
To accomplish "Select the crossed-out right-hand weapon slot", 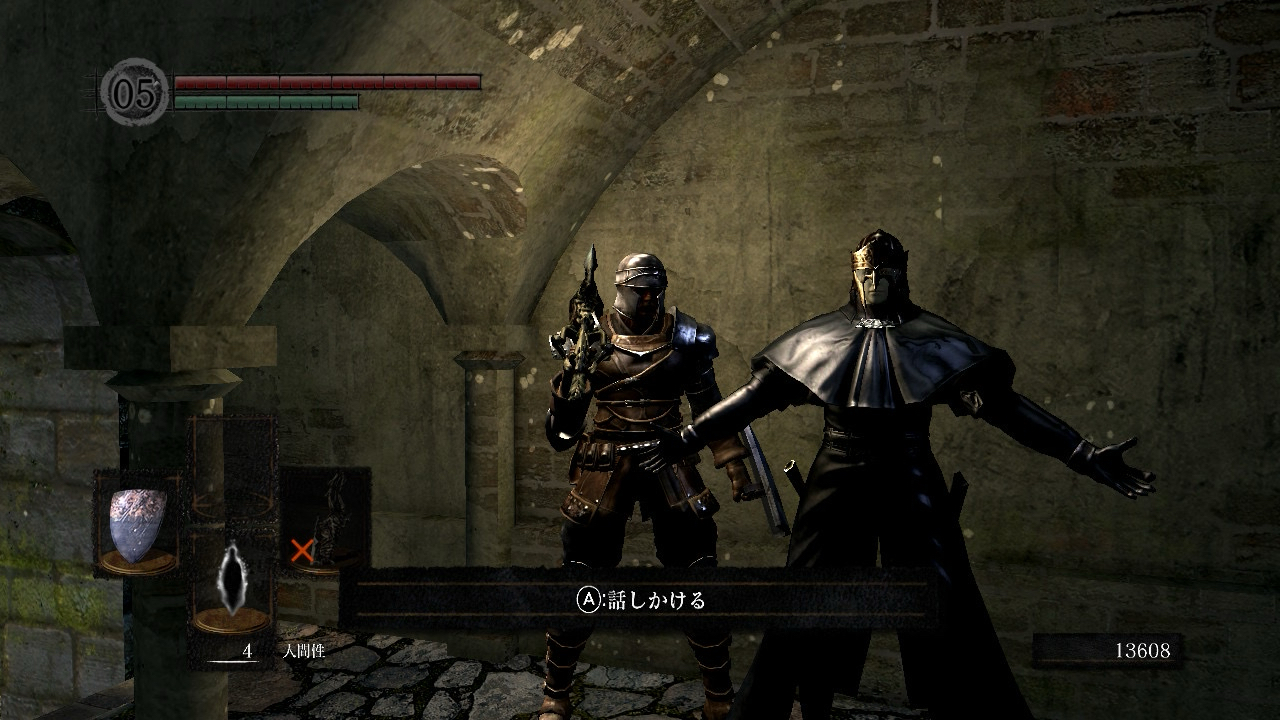I will pos(326,520).
